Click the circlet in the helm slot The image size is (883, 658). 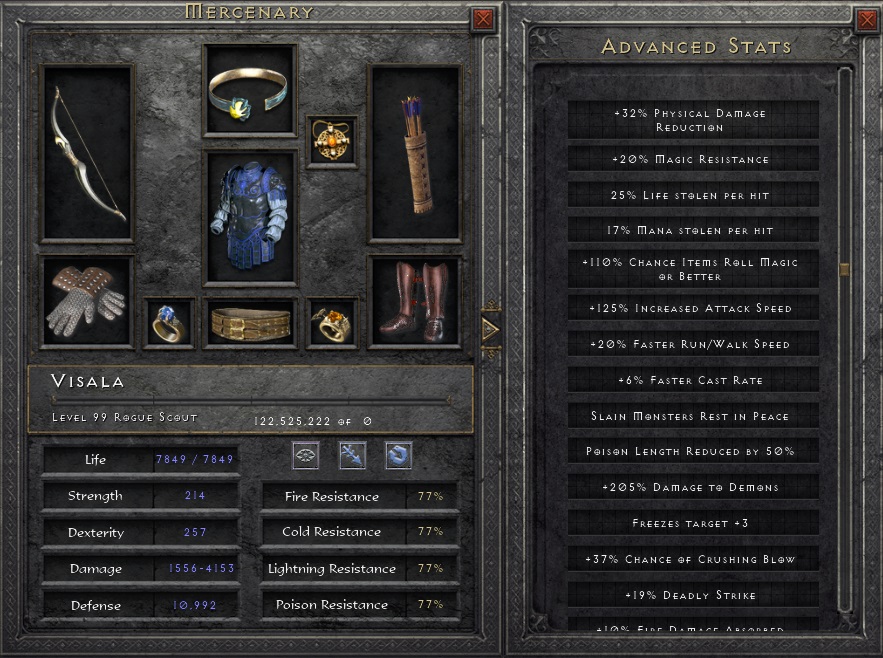[x=250, y=91]
